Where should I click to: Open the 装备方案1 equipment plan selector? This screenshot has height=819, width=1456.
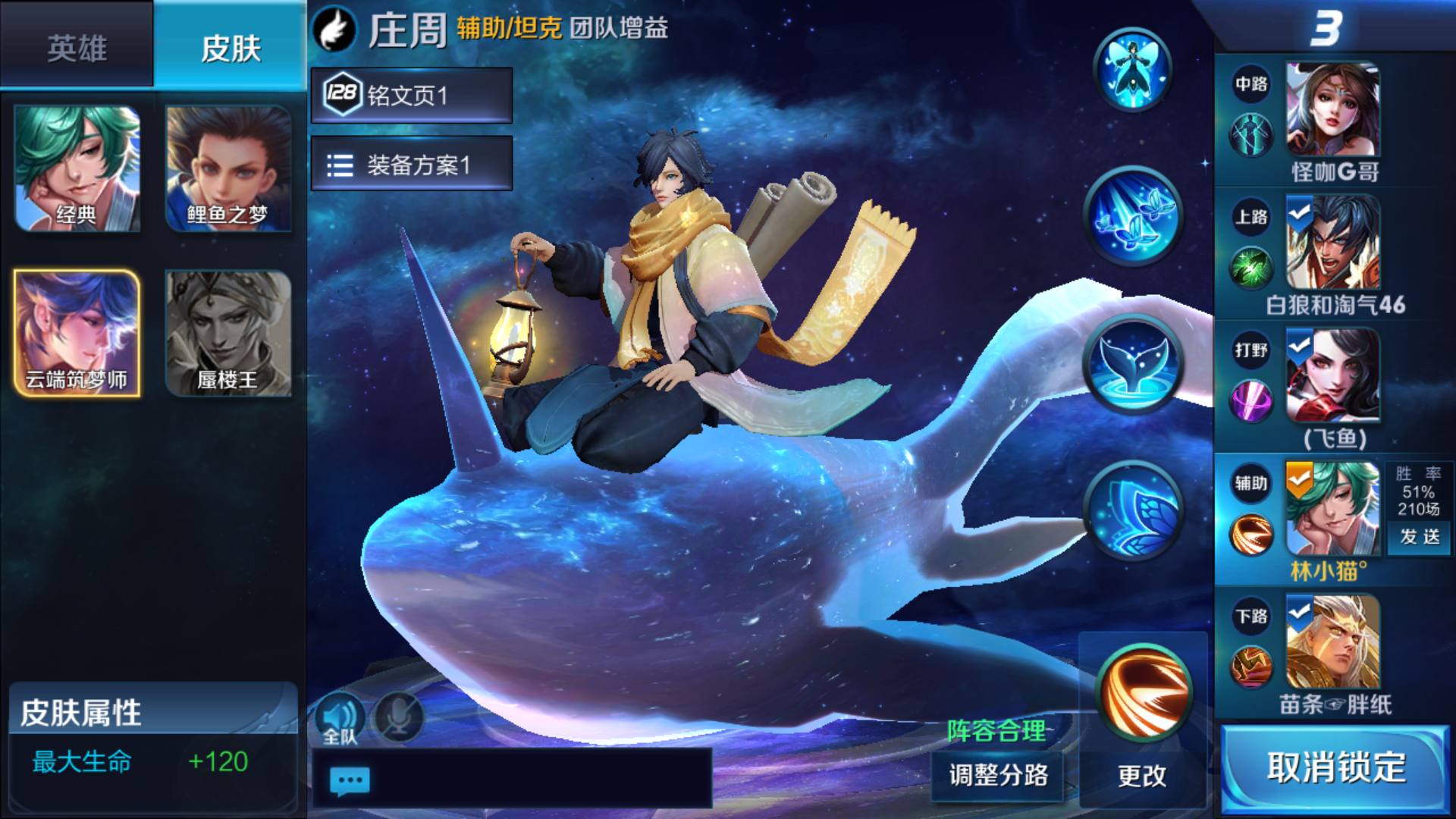(413, 165)
